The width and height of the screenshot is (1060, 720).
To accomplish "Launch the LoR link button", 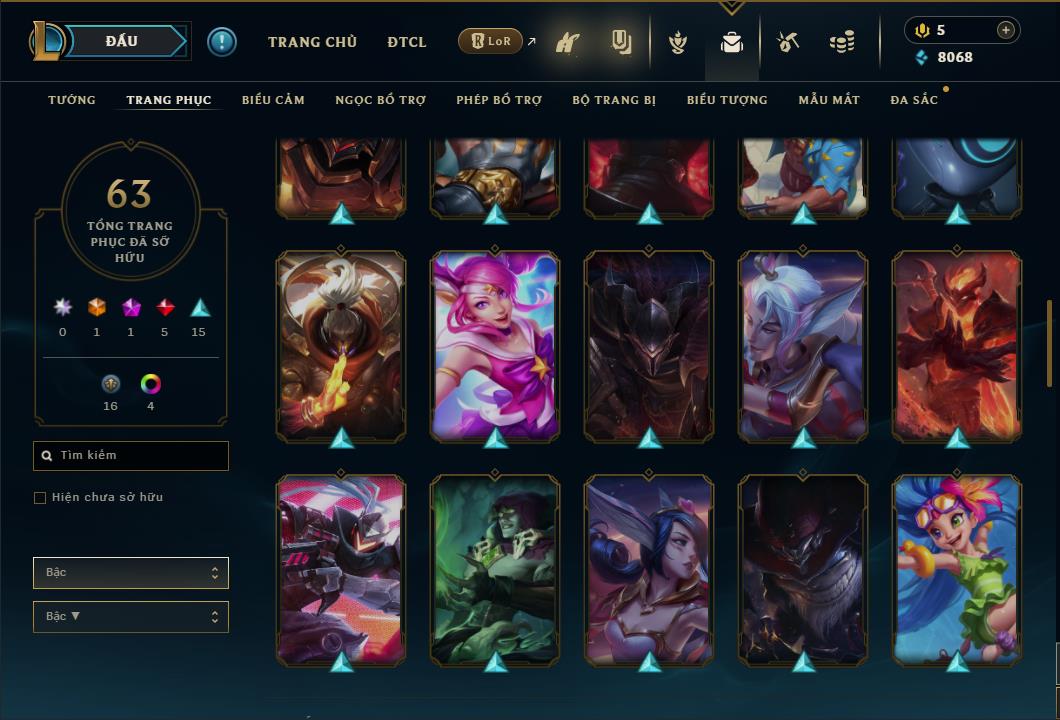I will pos(490,42).
